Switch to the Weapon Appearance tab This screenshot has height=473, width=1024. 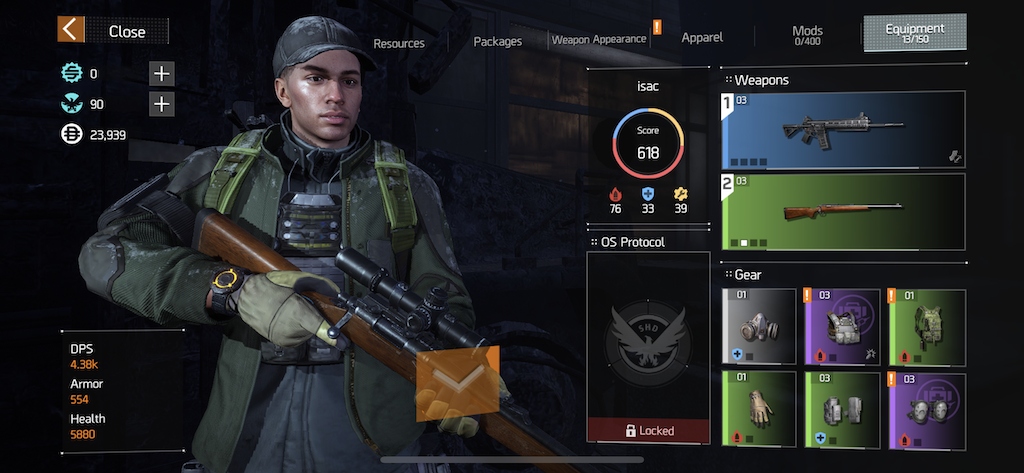599,39
